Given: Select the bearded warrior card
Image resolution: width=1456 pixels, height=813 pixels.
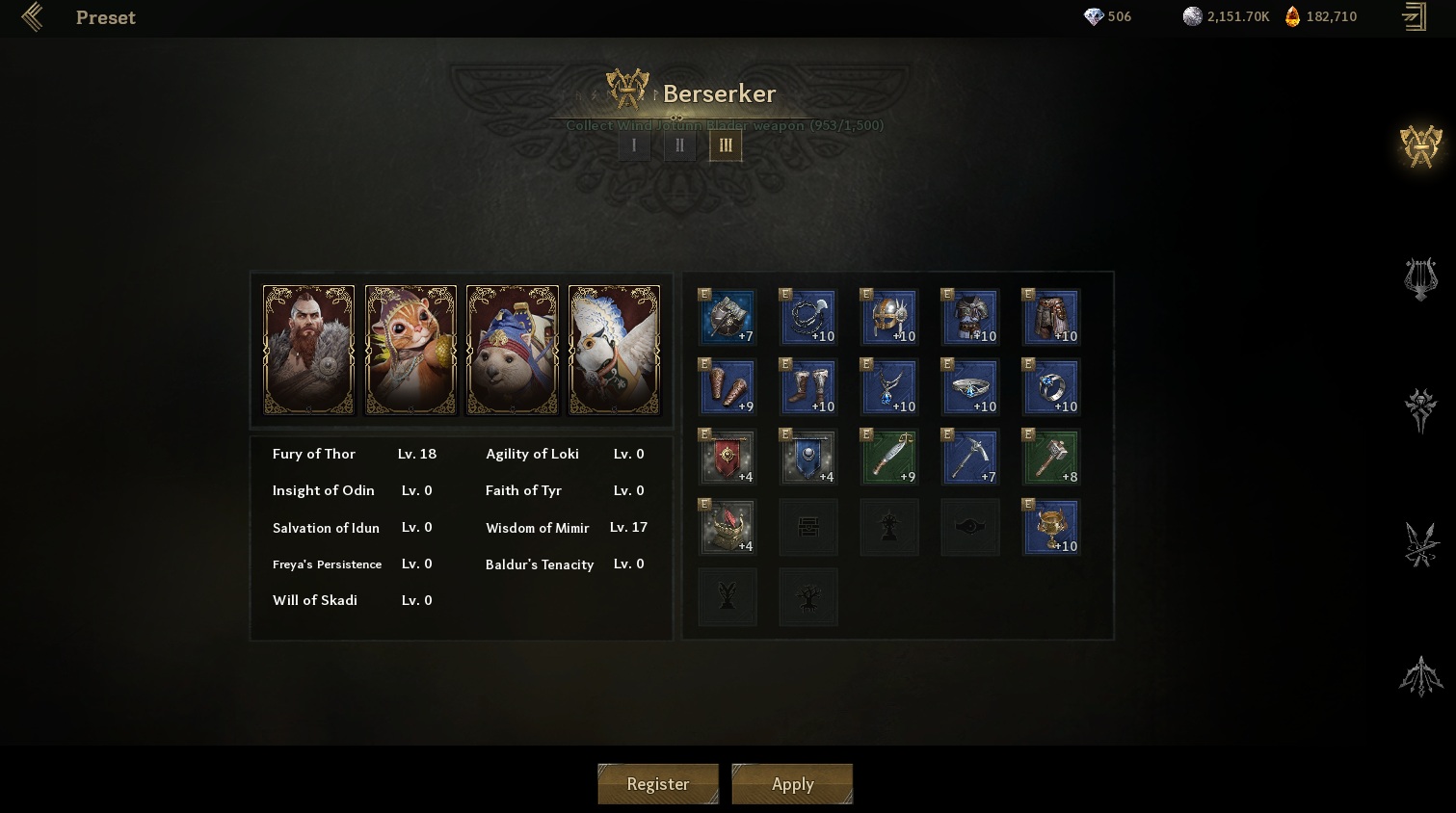Looking at the screenshot, I should pos(308,351).
